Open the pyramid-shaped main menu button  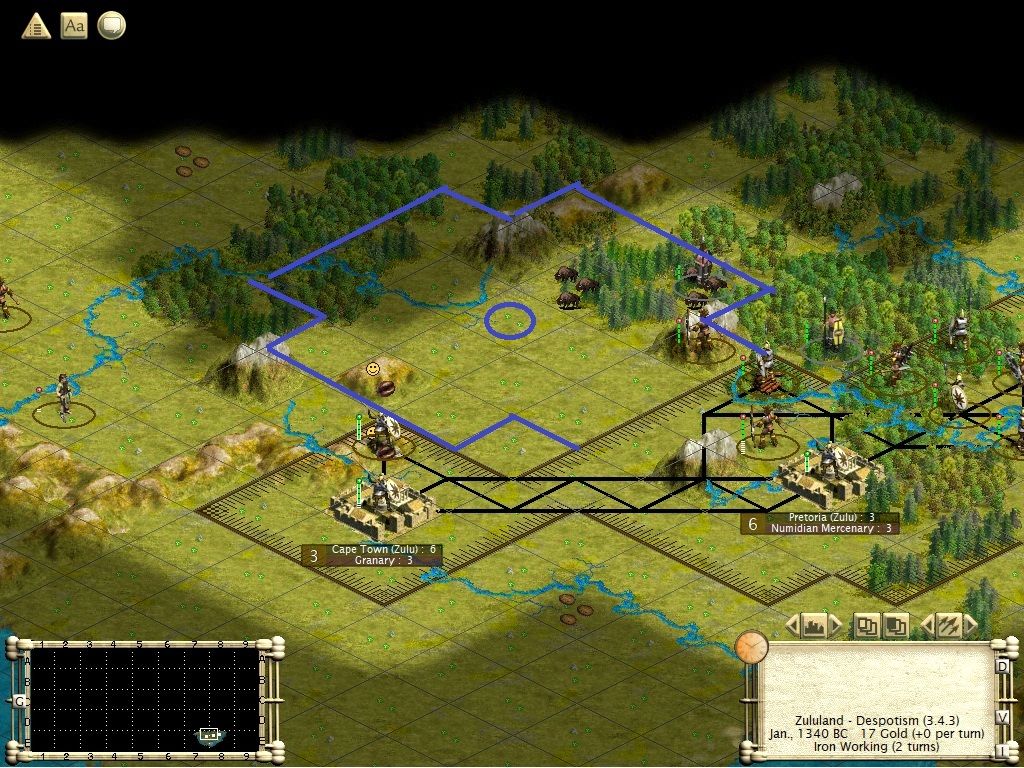click(x=36, y=26)
